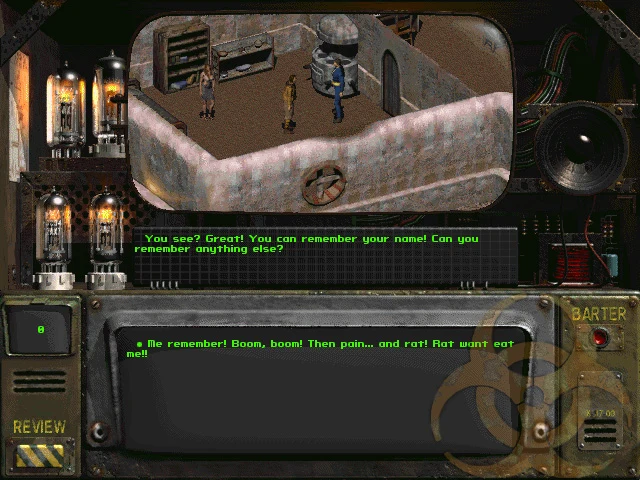Open the dialogue Review log
640x480 pixels.
tap(40, 455)
